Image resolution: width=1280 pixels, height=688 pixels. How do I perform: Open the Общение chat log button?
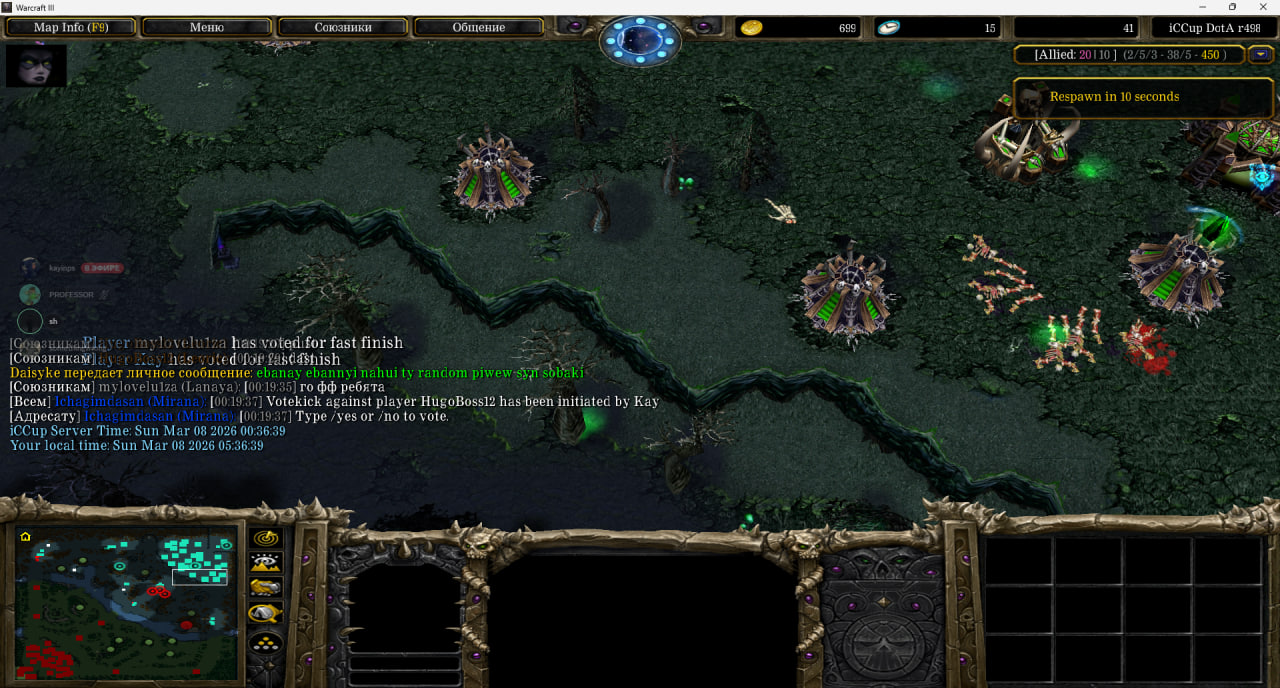click(x=478, y=27)
